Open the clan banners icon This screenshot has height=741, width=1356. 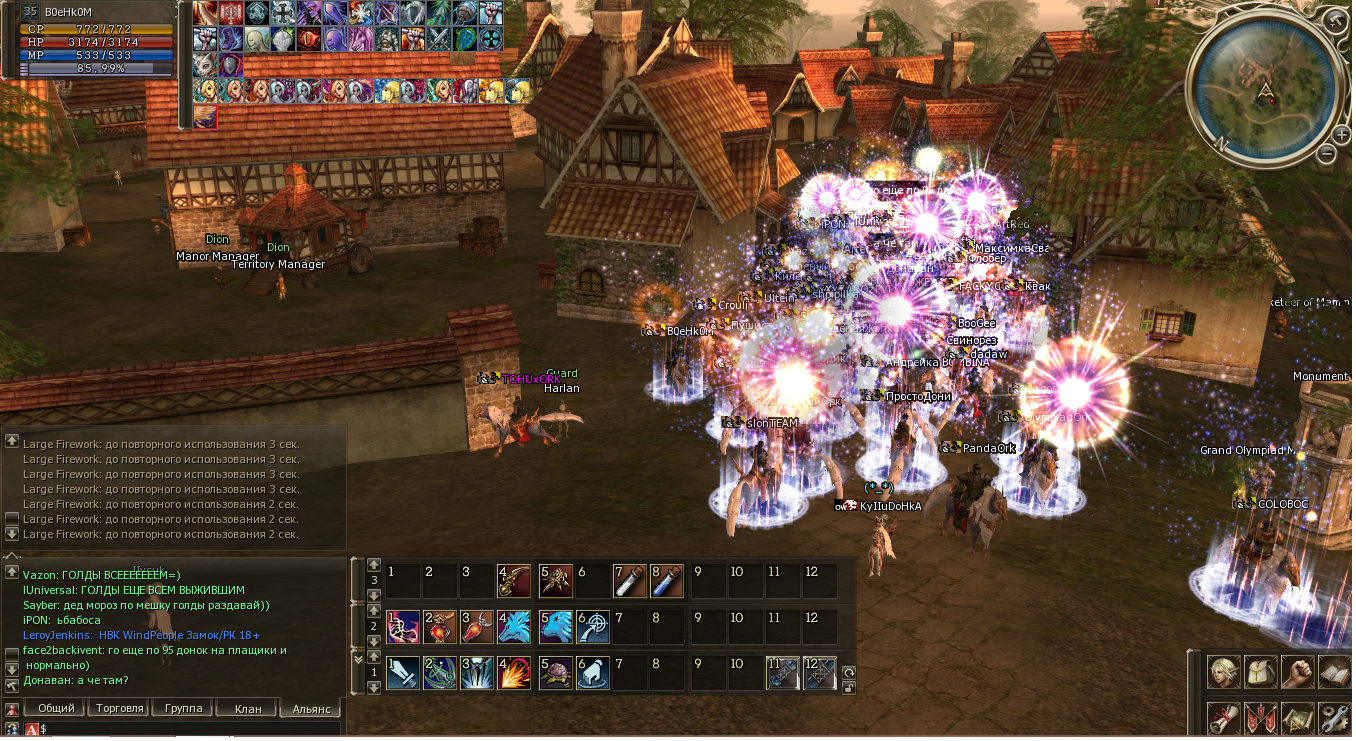pos(1260,717)
